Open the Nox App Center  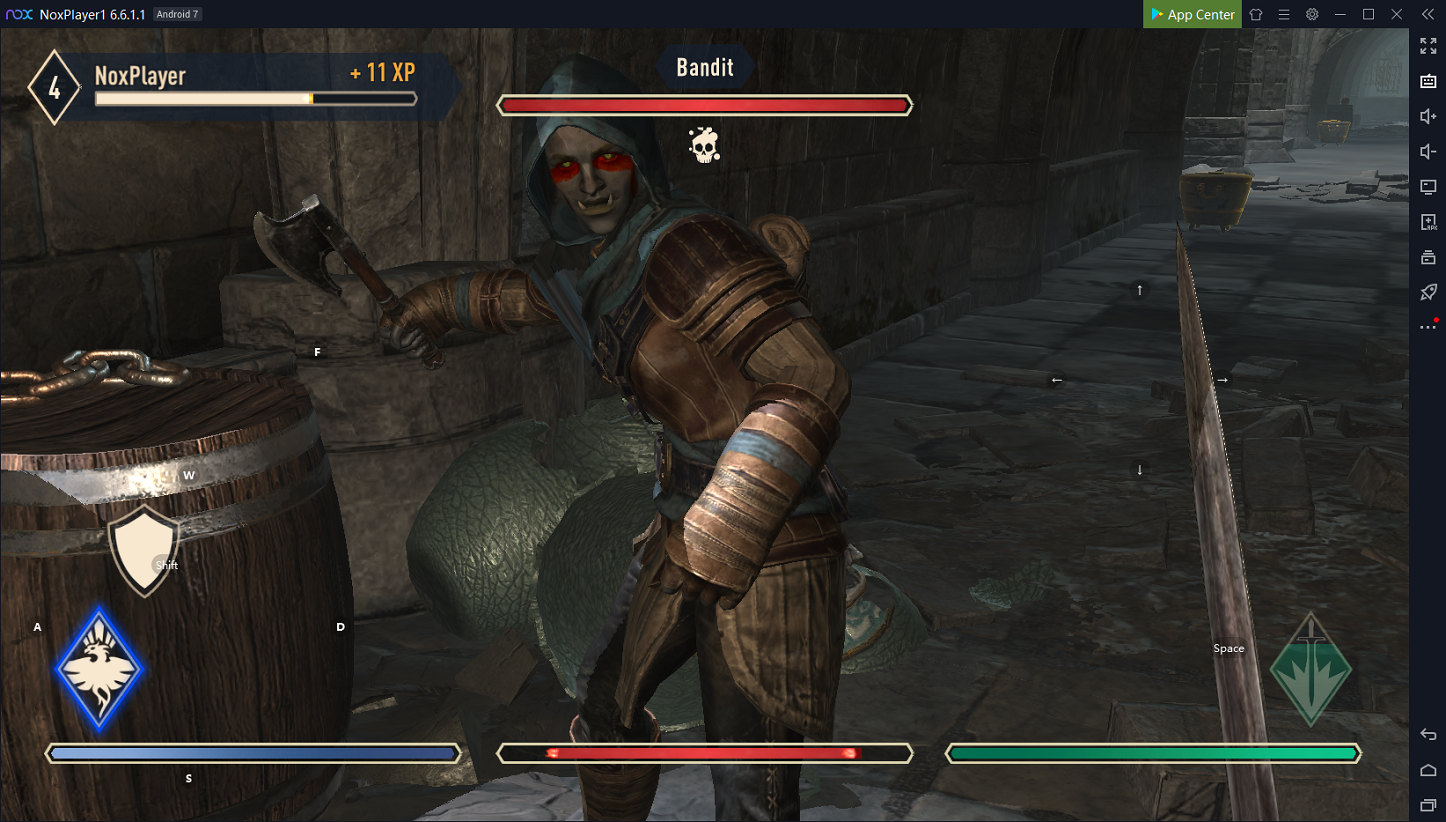tap(1192, 14)
